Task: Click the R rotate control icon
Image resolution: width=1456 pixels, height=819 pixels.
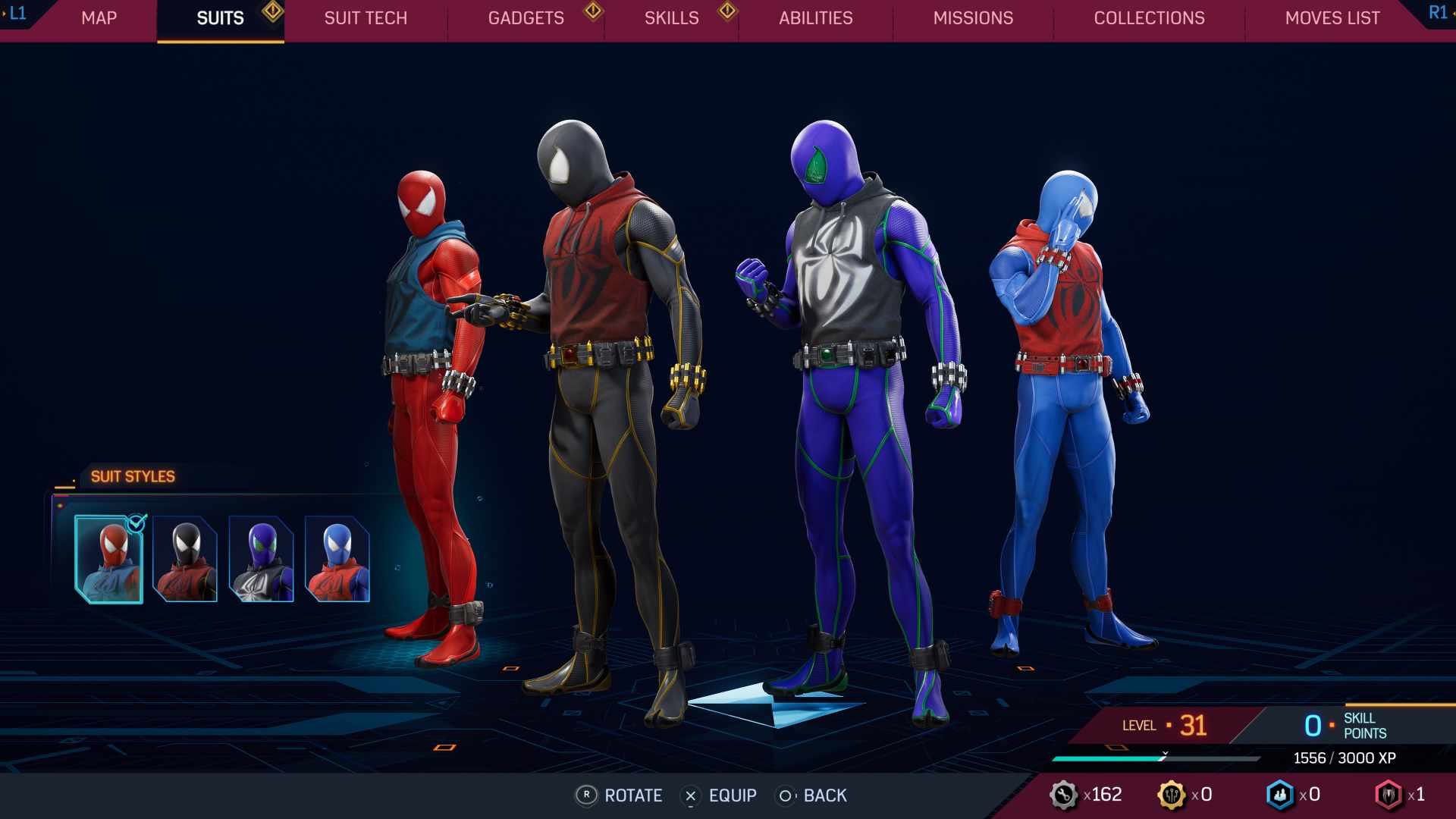Action: pyautogui.click(x=585, y=796)
